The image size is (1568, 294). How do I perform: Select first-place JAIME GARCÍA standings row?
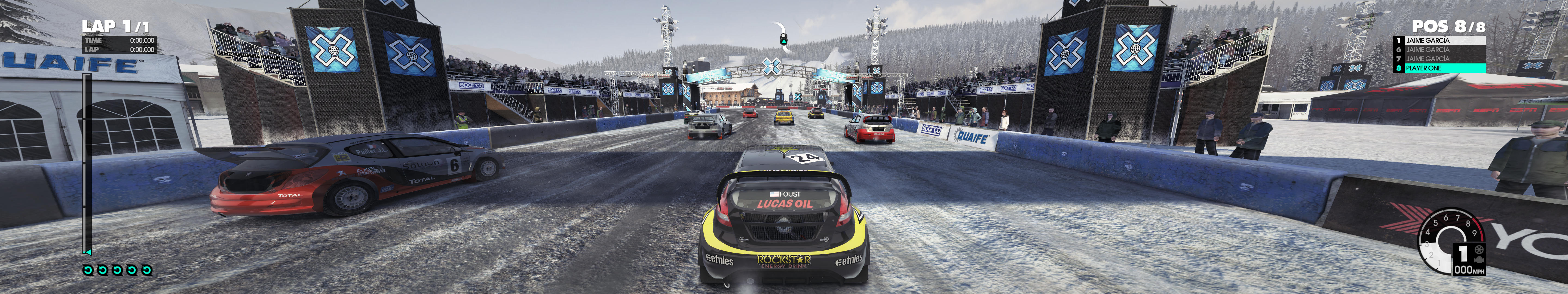click(1439, 40)
